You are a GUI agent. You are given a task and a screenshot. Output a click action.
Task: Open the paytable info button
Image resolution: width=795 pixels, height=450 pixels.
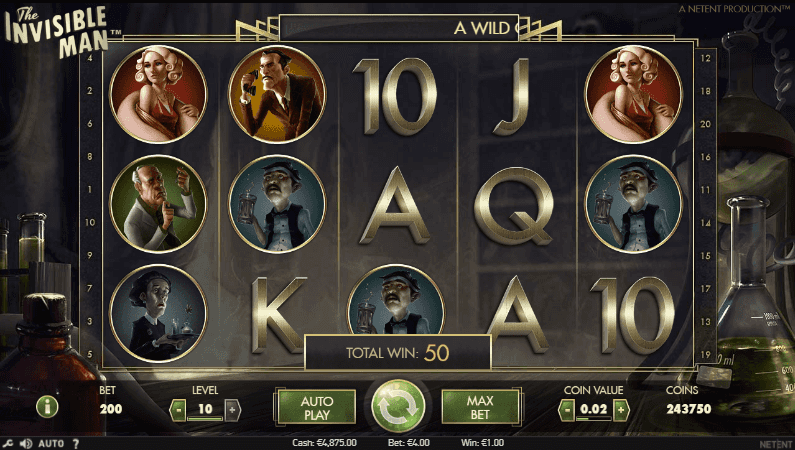[x=47, y=406]
